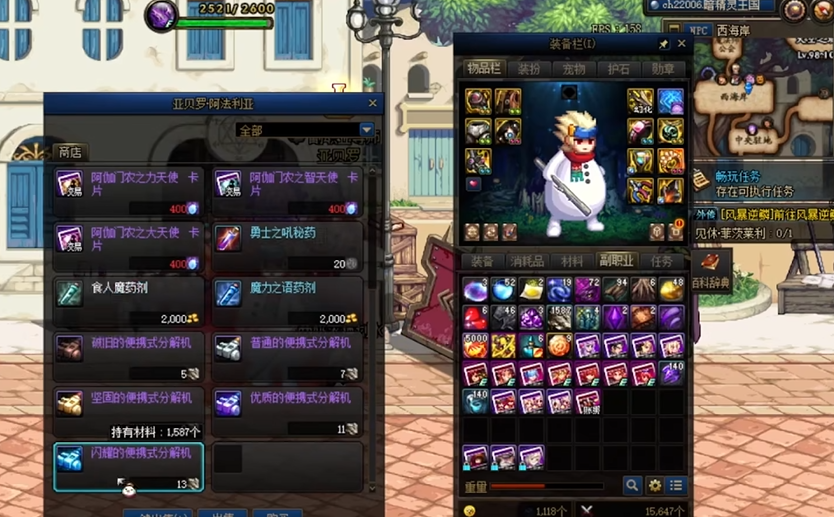834x517 pixels.
Task: Open the 材料 inventory category
Action: click(x=572, y=262)
